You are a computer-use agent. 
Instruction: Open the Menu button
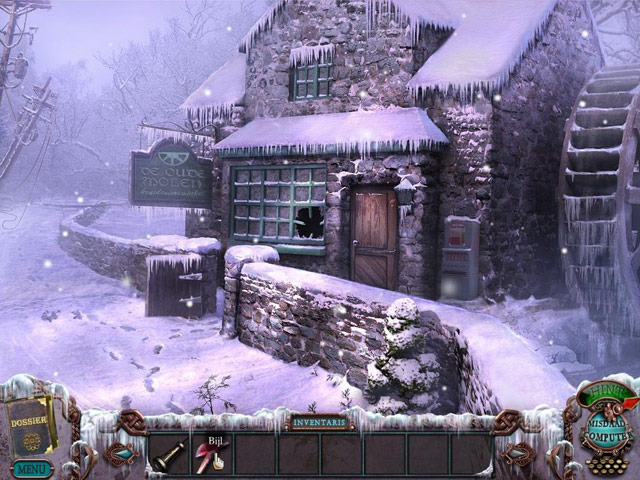[x=31, y=467]
